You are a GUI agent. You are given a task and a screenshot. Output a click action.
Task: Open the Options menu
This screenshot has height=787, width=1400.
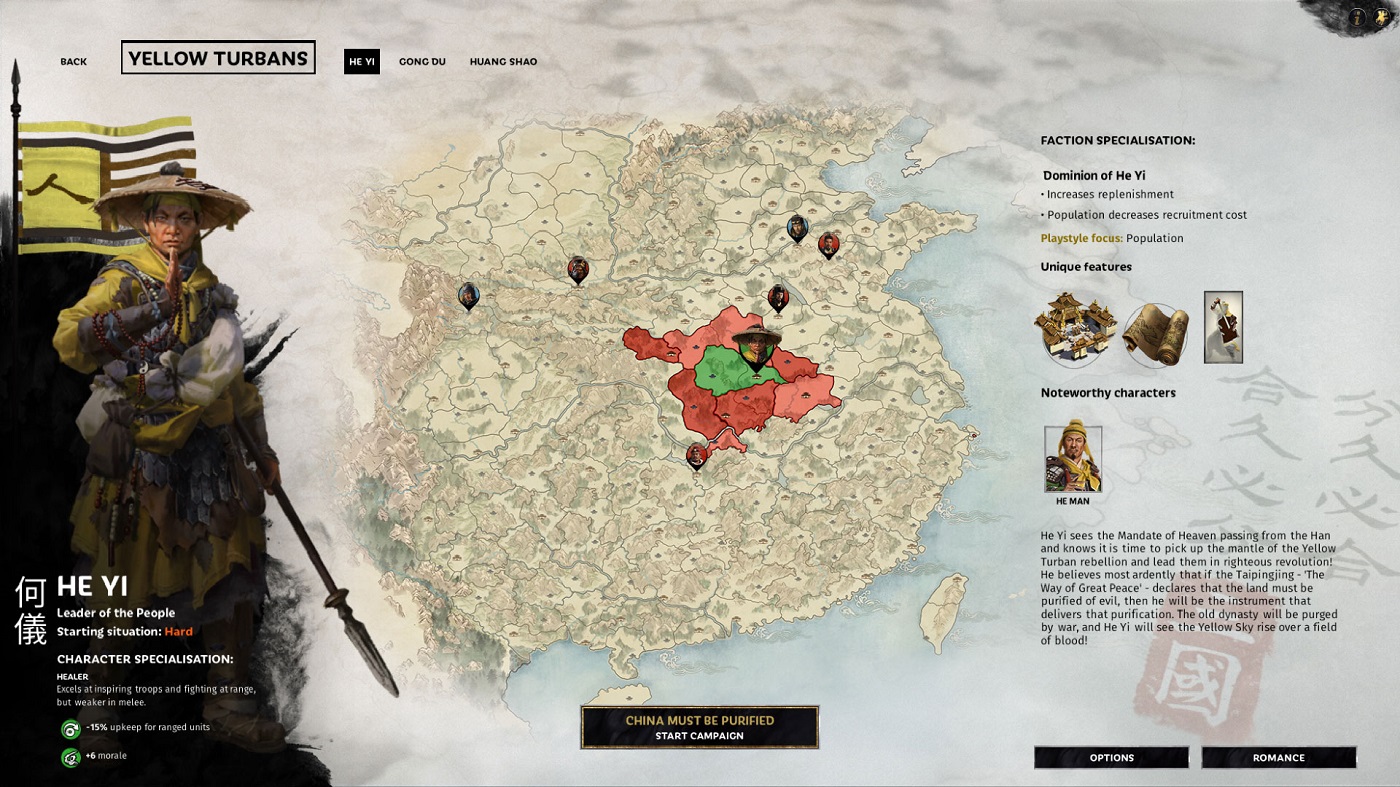tap(1110, 757)
